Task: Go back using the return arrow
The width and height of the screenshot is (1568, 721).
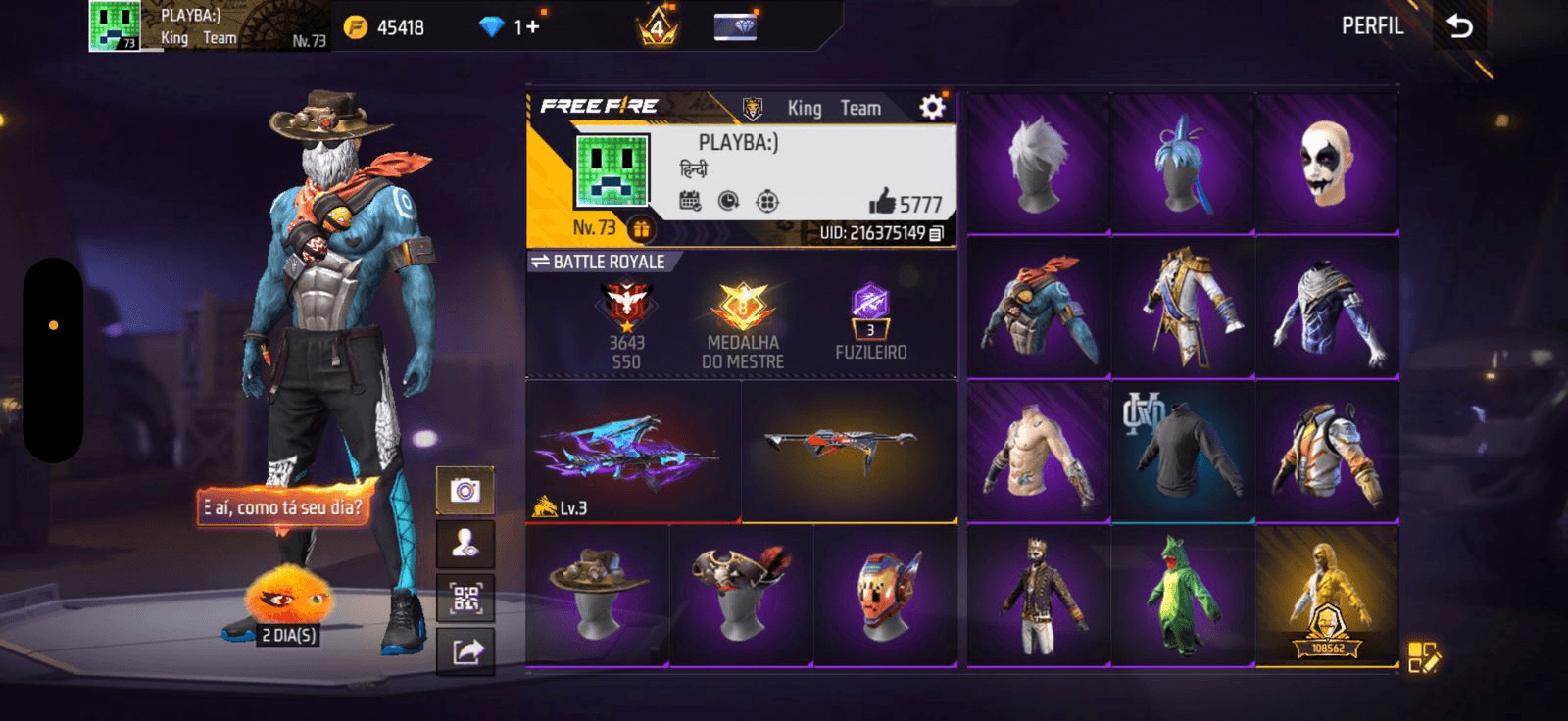Action: coord(1459,26)
